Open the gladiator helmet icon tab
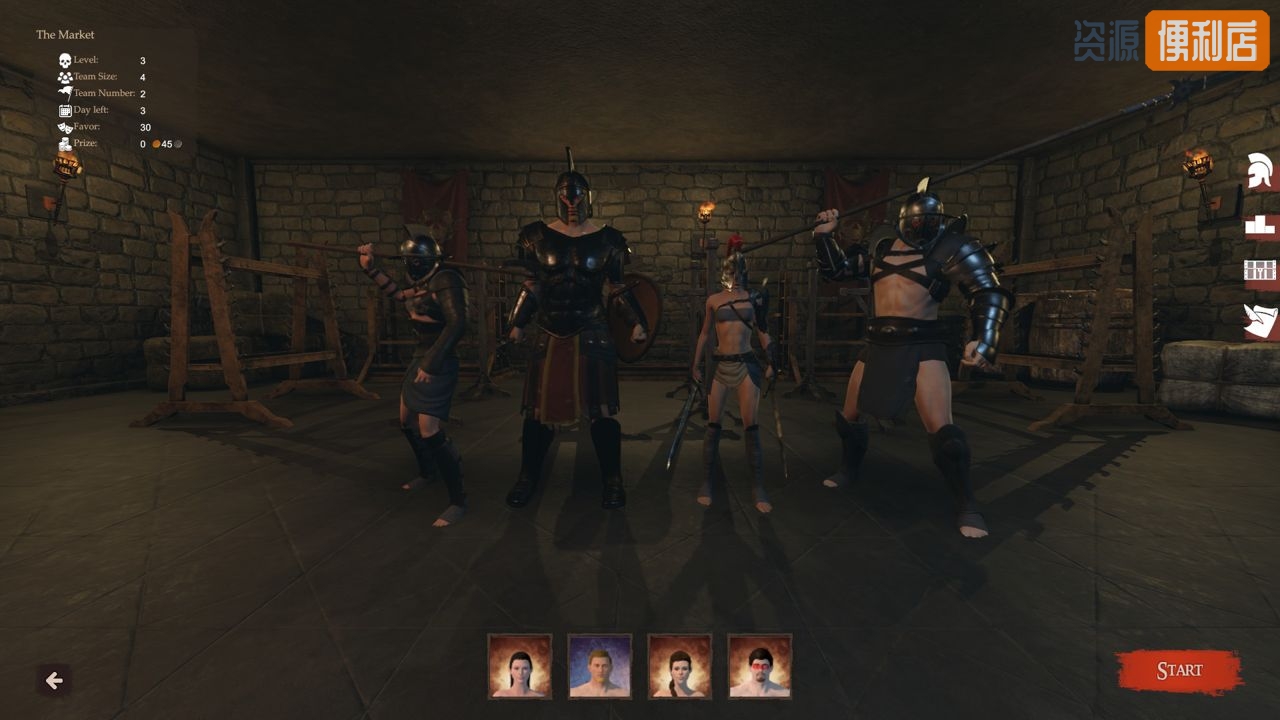The width and height of the screenshot is (1280, 720). coord(1260,171)
